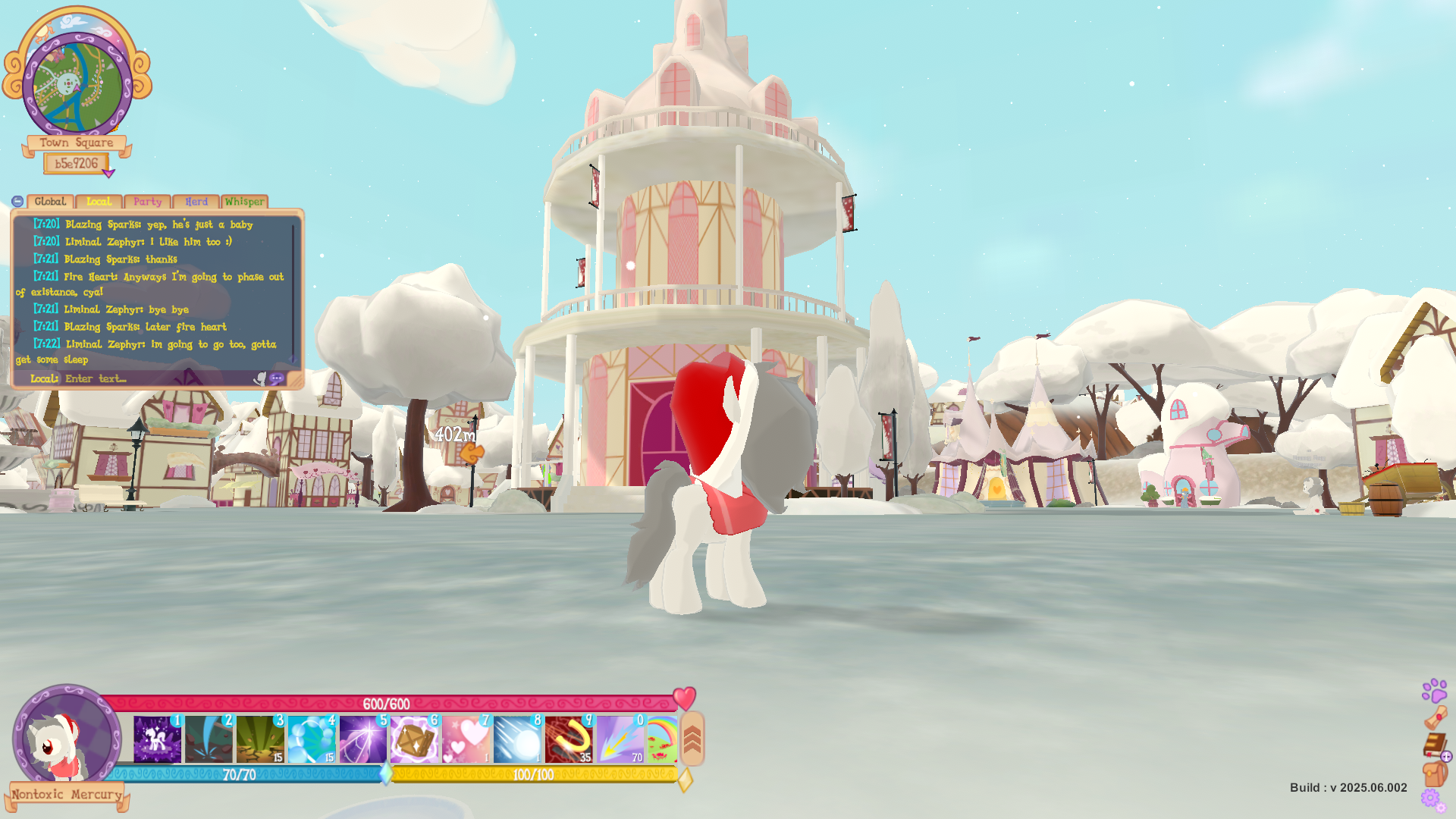Open the settings gears icon
The width and height of the screenshot is (1456, 819).
click(1432, 799)
